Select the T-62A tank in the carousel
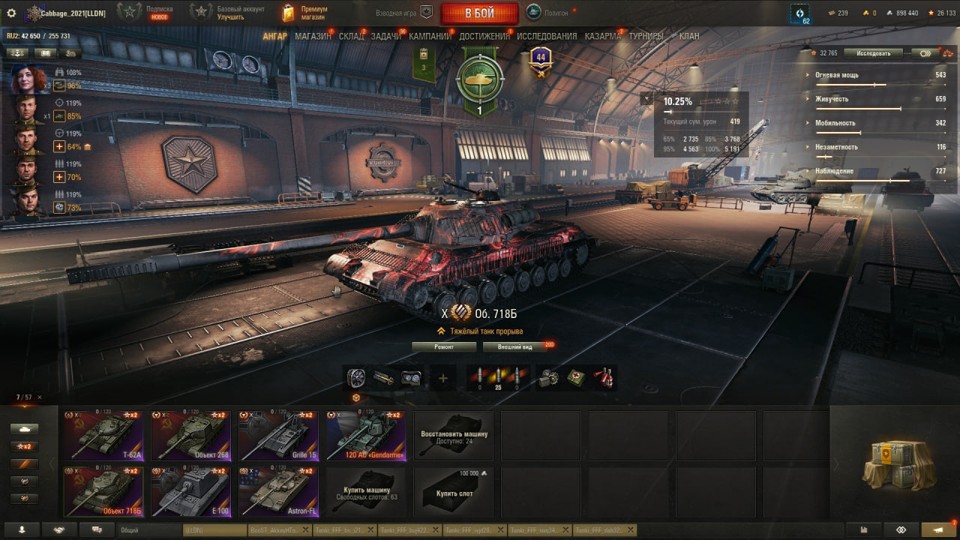Viewport: 960px width, 540px height. click(x=104, y=434)
